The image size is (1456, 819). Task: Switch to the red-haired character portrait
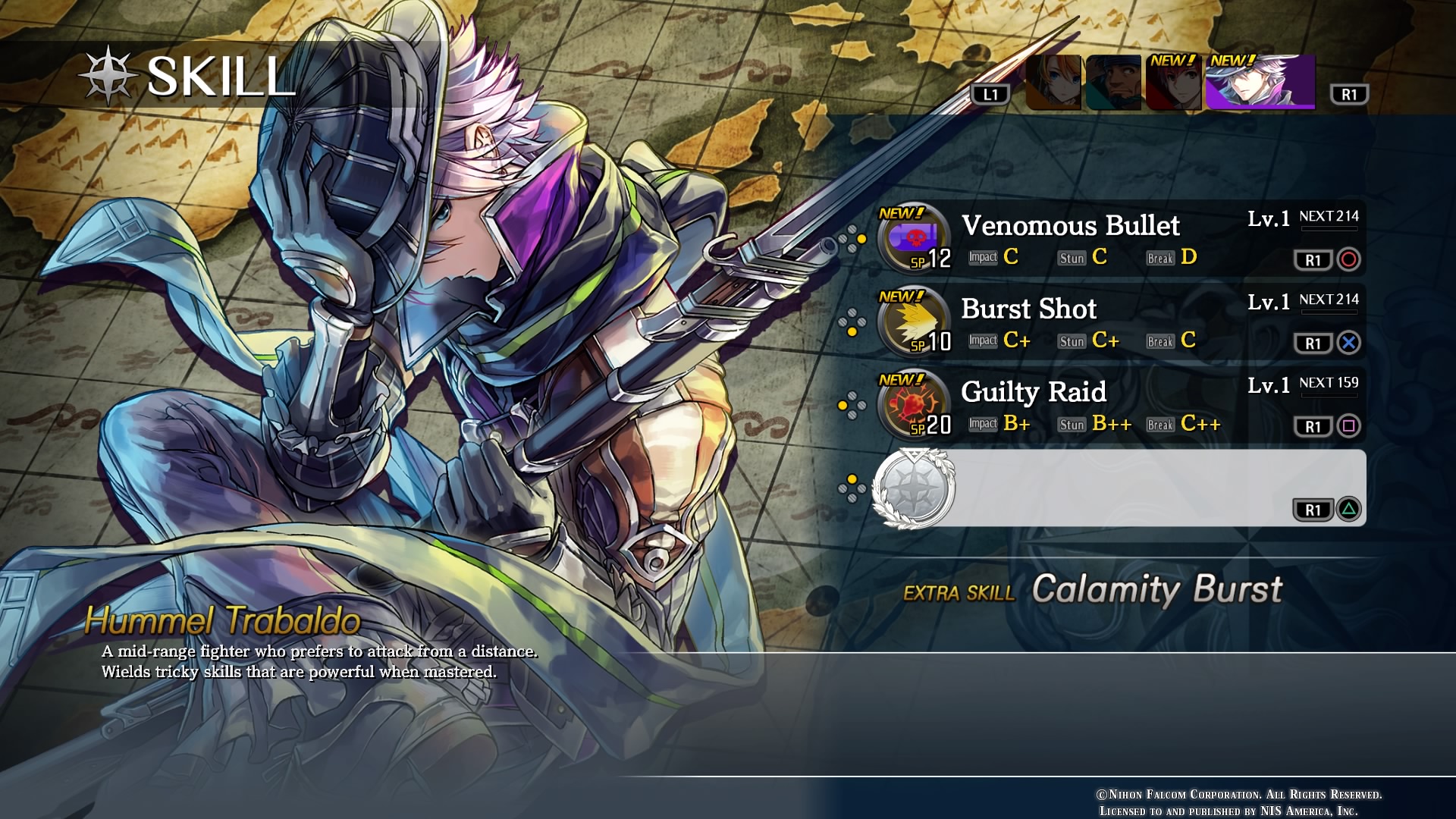point(1173,83)
